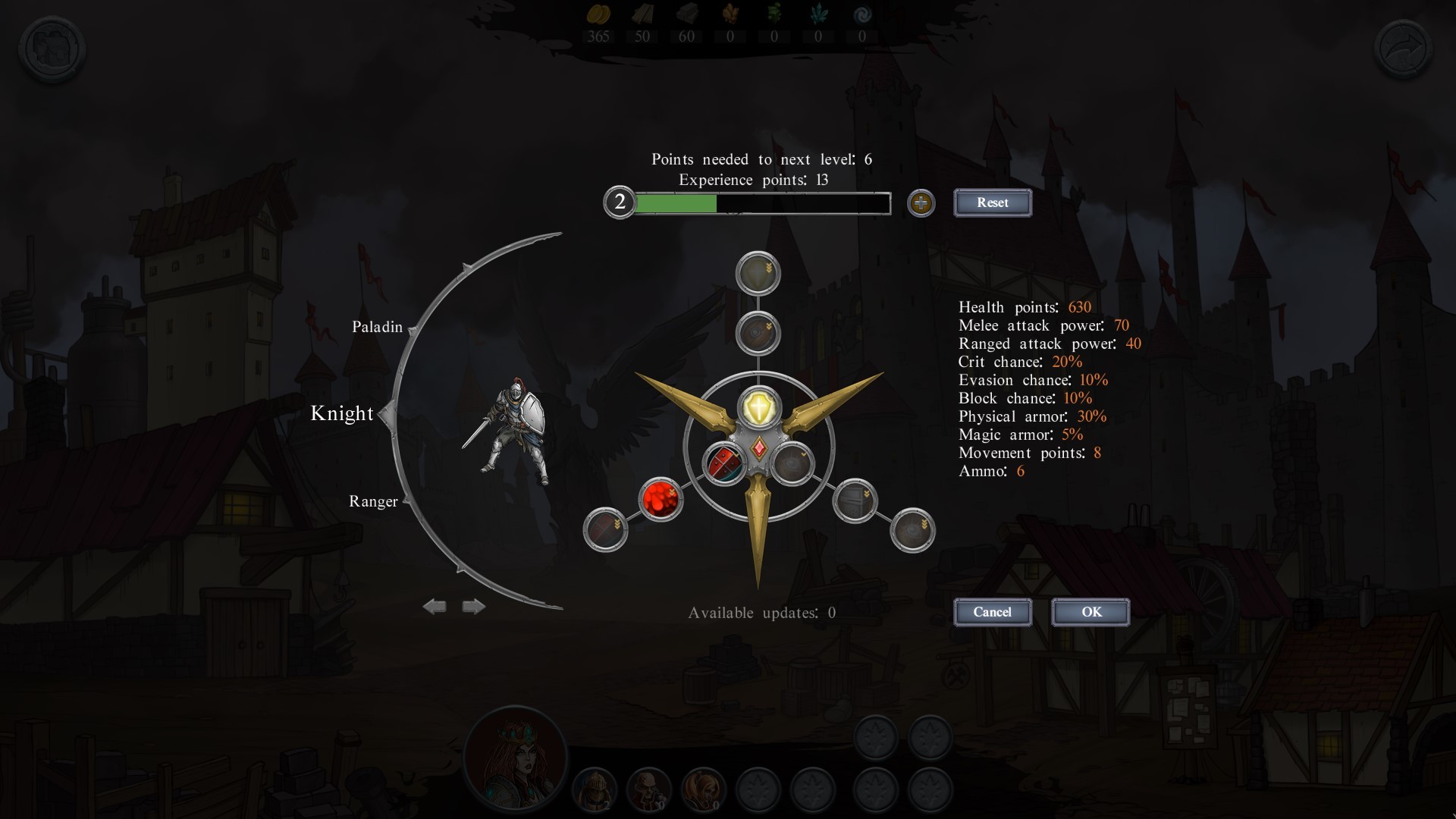This screenshot has height=819, width=1456.
Task: Click the round wooden shield skill node
Action: 759,333
